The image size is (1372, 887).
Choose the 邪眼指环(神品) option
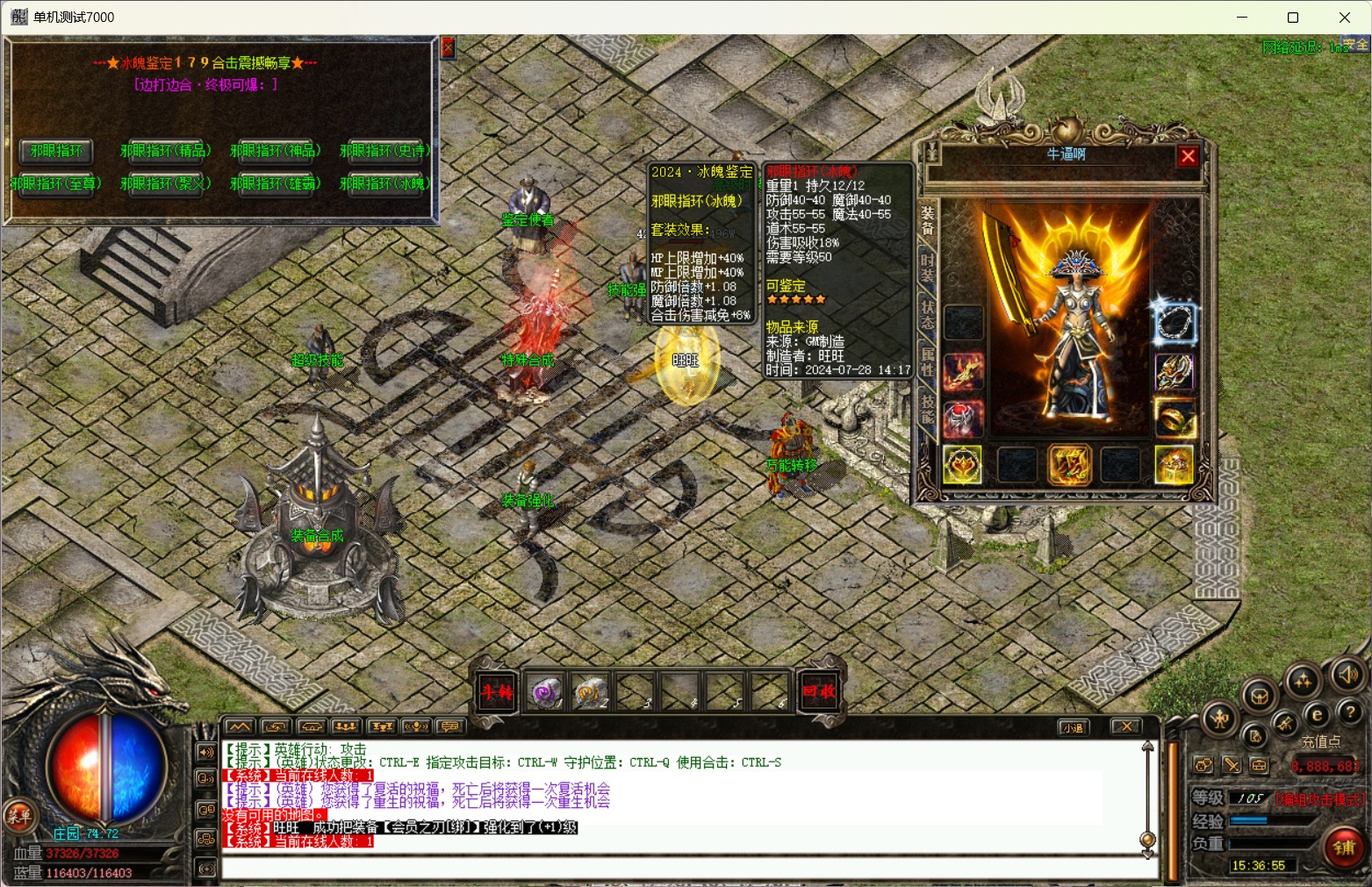point(275,150)
